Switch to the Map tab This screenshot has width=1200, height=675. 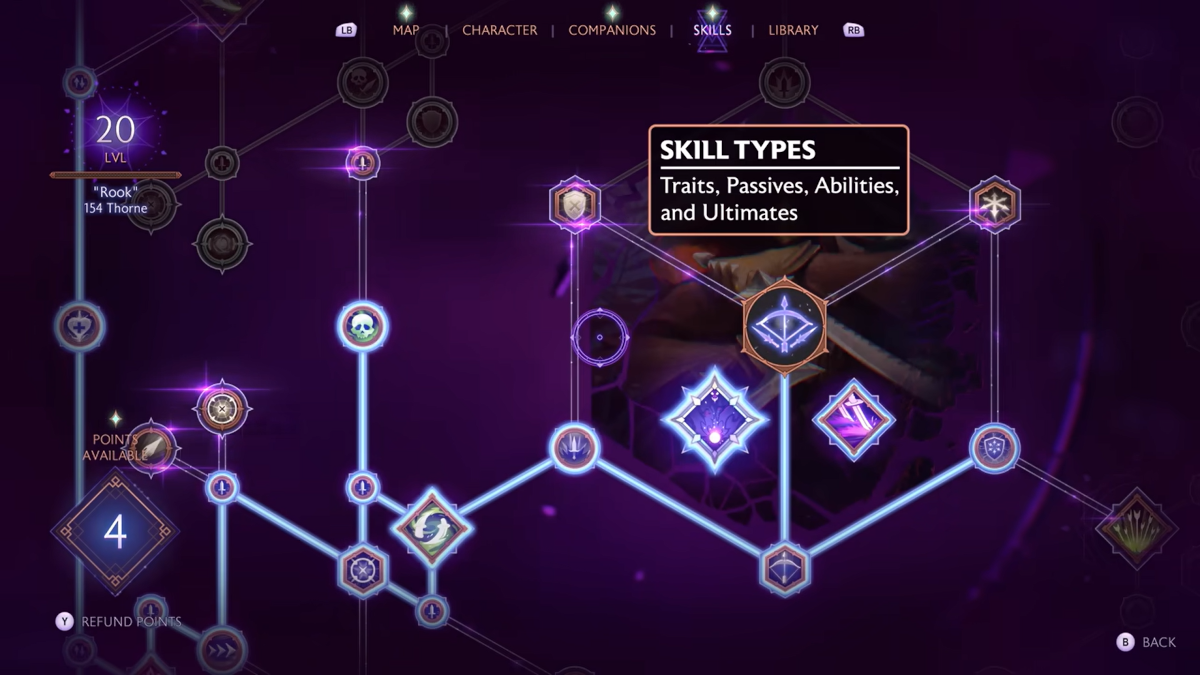[x=406, y=30]
